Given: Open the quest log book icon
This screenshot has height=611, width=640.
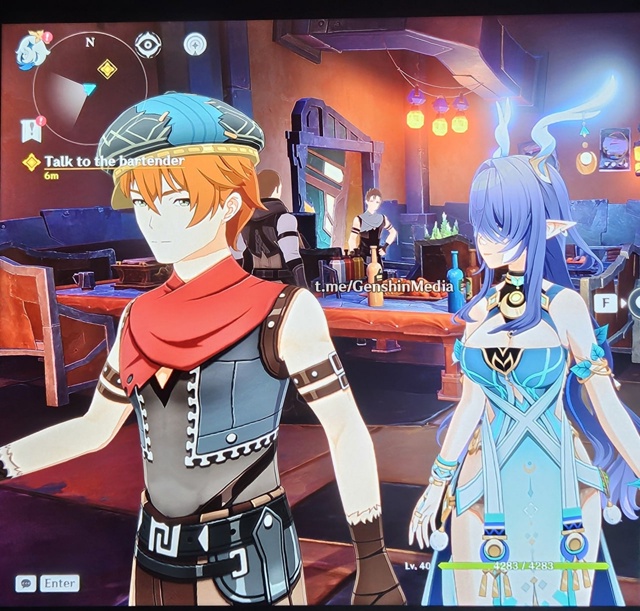Looking at the screenshot, I should 30,129.
